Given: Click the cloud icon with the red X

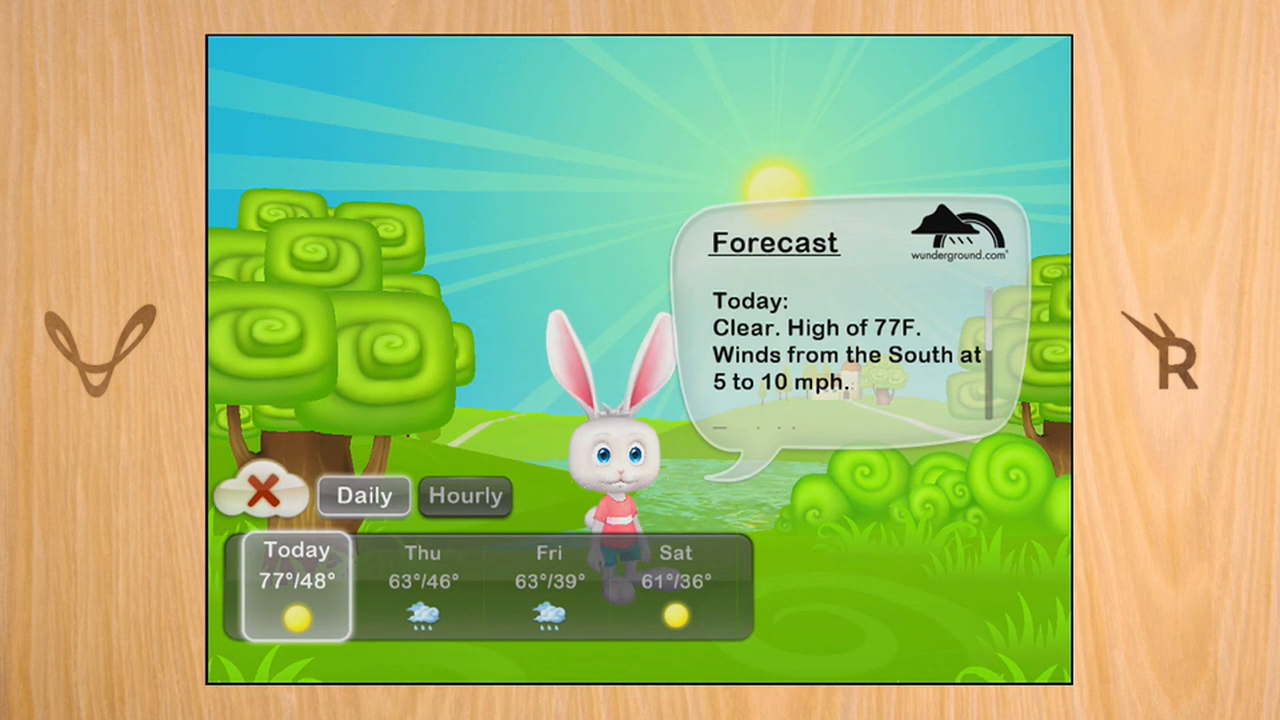Looking at the screenshot, I should click(262, 490).
